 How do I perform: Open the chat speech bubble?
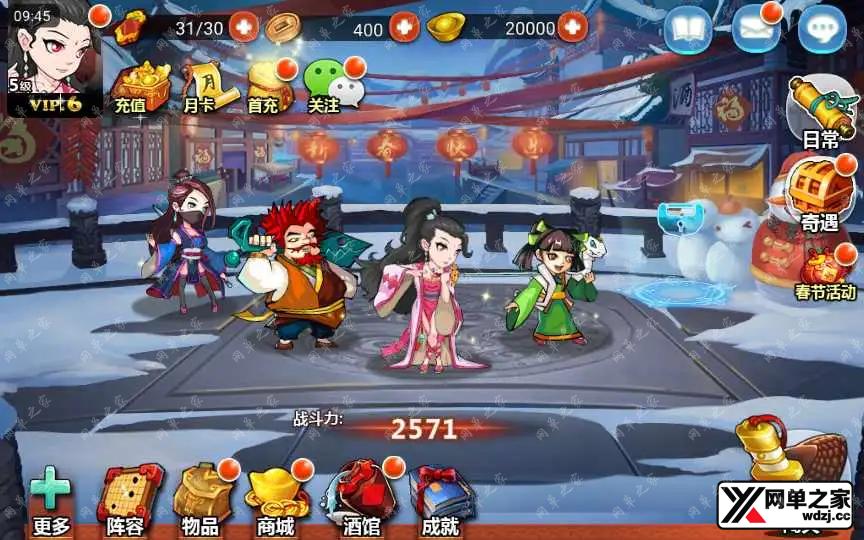822,29
